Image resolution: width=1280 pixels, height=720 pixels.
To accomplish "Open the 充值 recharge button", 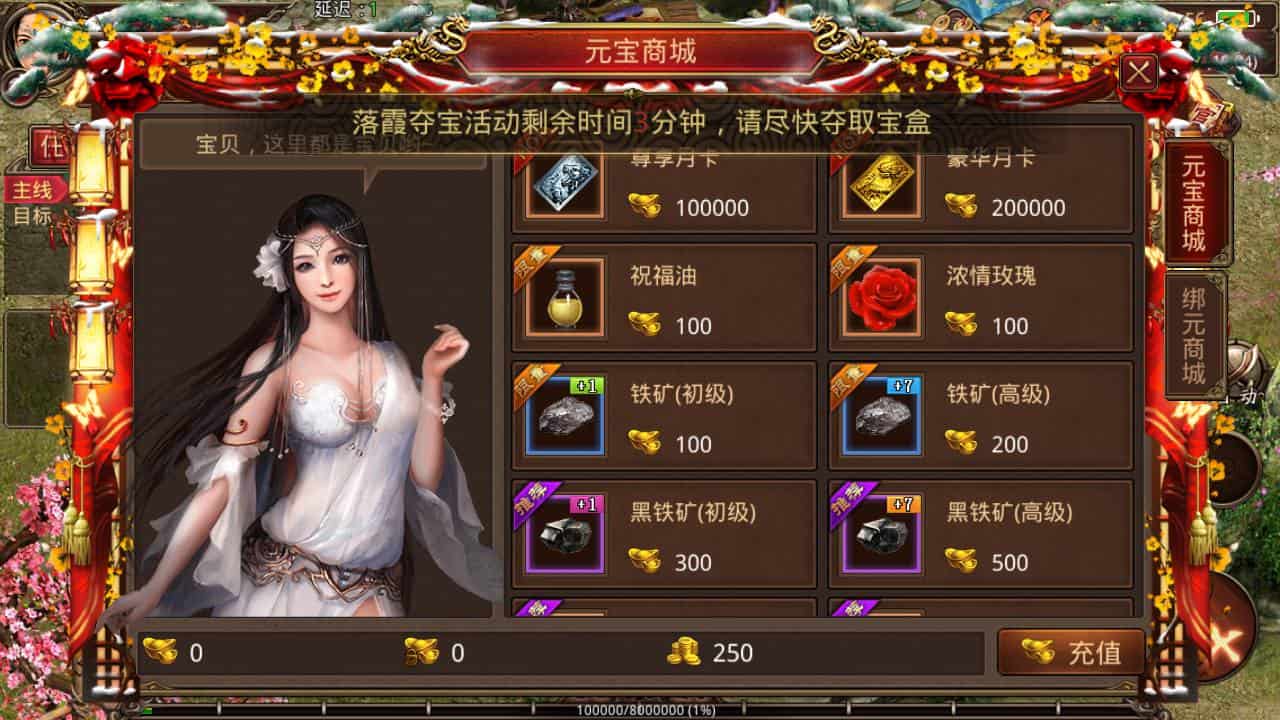I will (x=1071, y=653).
